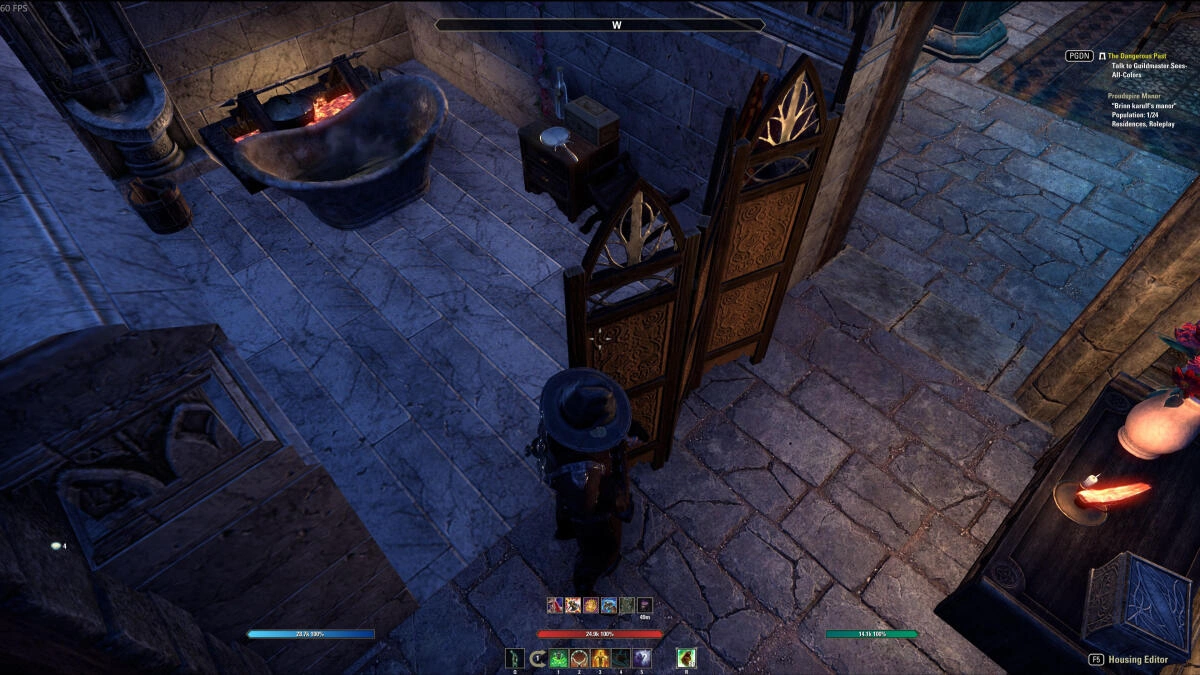Activate the dark teal ability in slot 4
1200x675 pixels.
(x=621, y=658)
